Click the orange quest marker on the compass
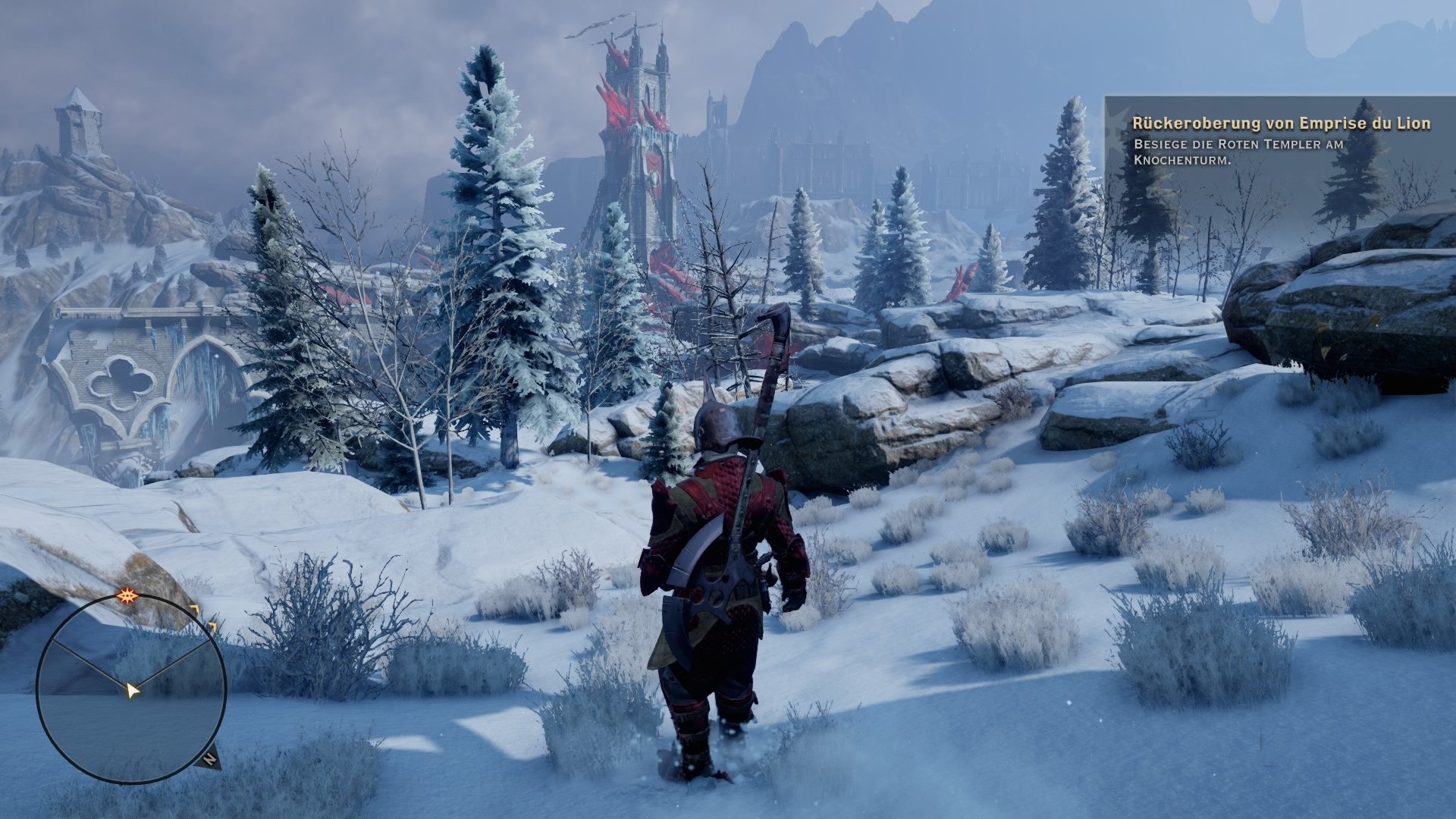This screenshot has width=1456, height=819. coord(127,595)
